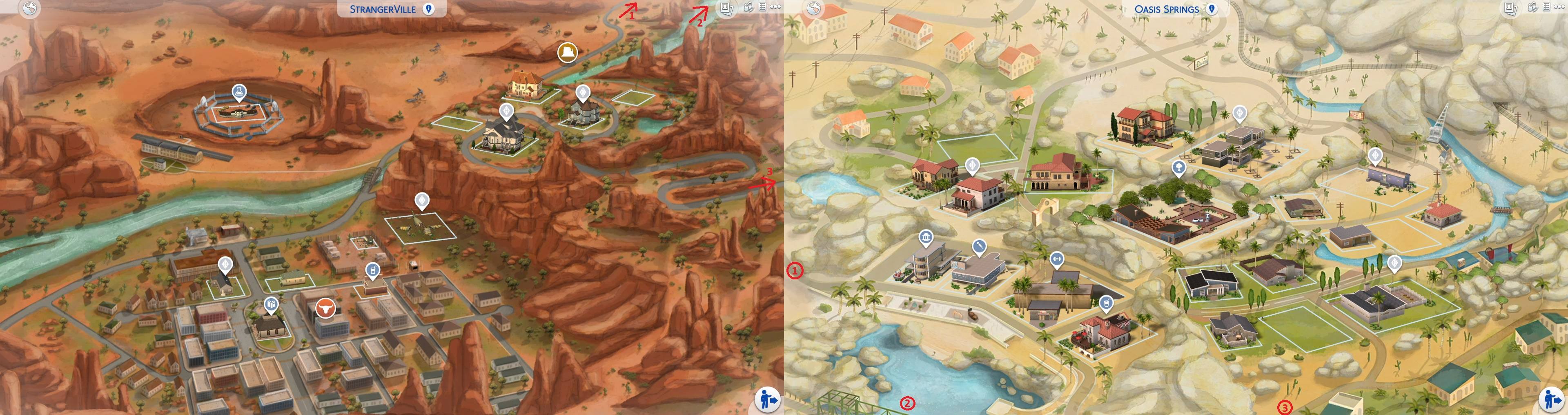Choose the dumbbell gym marker
The height and width of the screenshot is (415, 1568).
1056,259
